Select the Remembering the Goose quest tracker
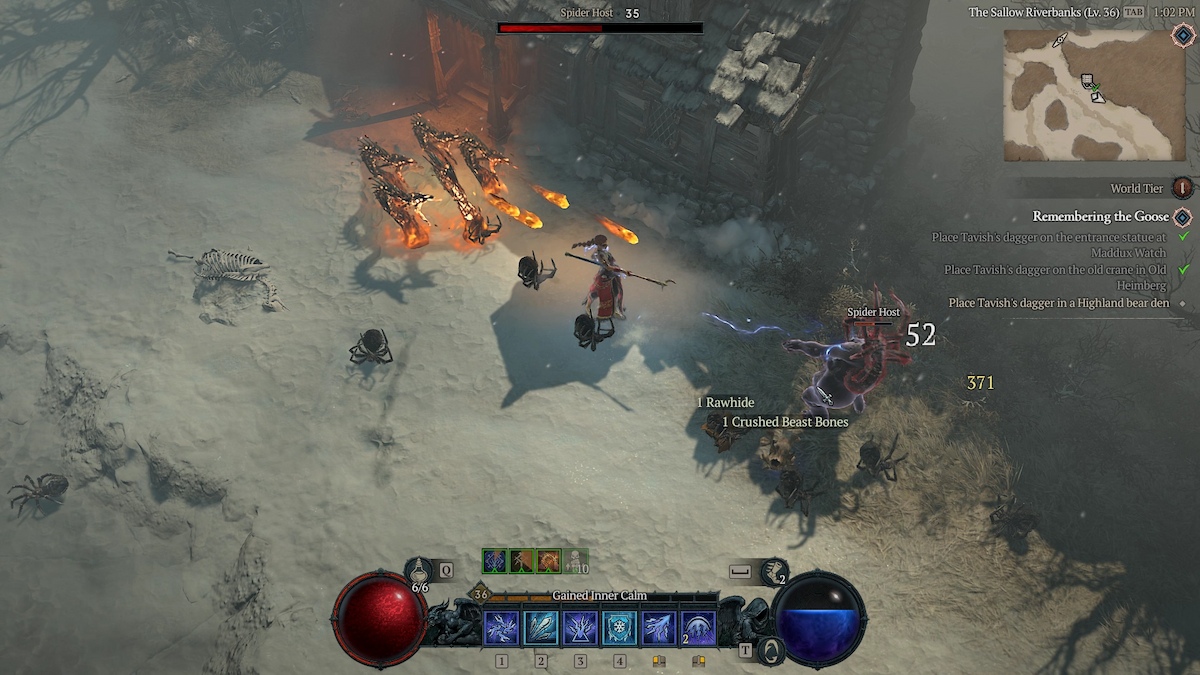The image size is (1200, 675). coord(1098,217)
